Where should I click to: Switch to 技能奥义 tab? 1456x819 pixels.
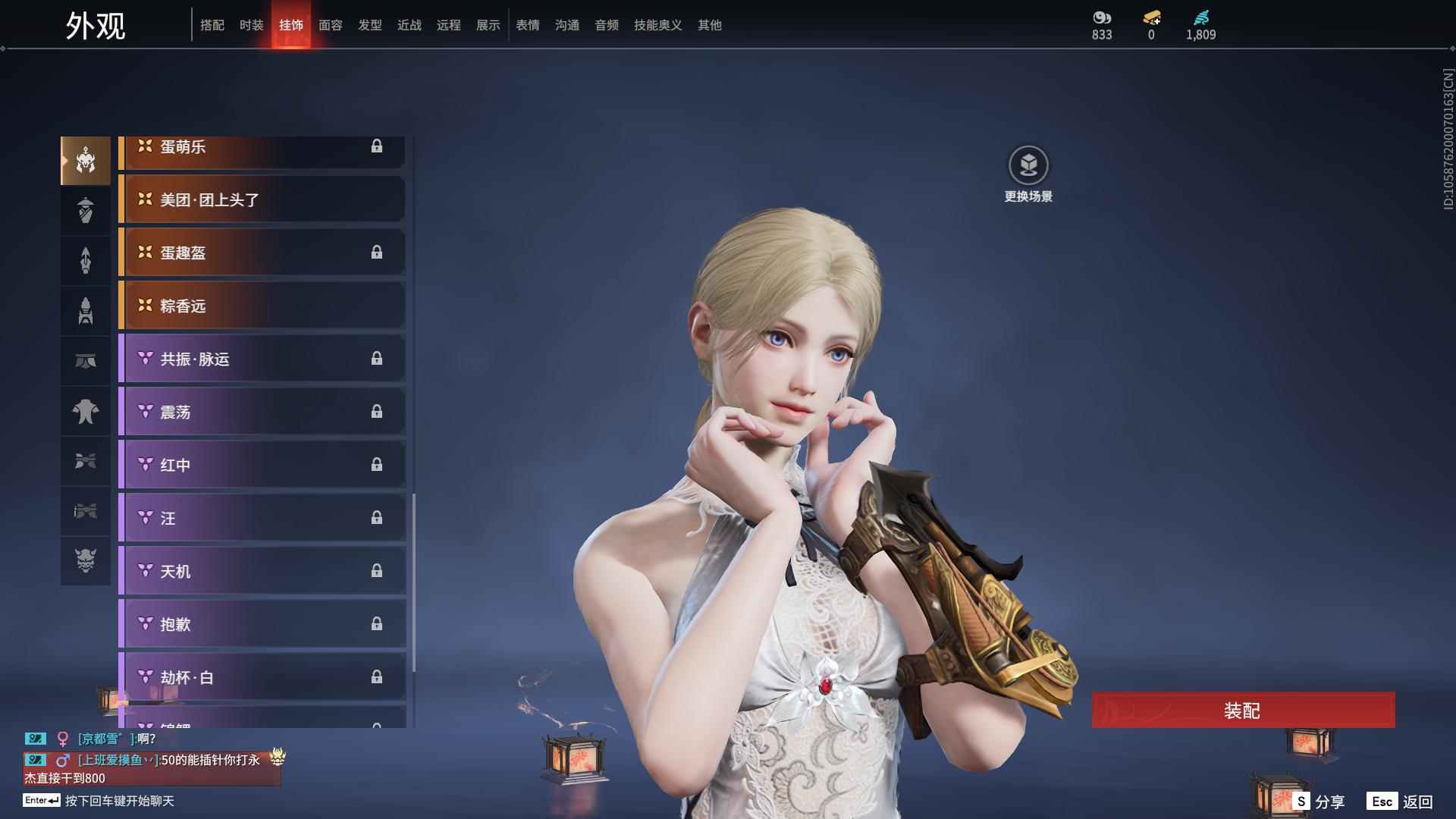click(658, 25)
